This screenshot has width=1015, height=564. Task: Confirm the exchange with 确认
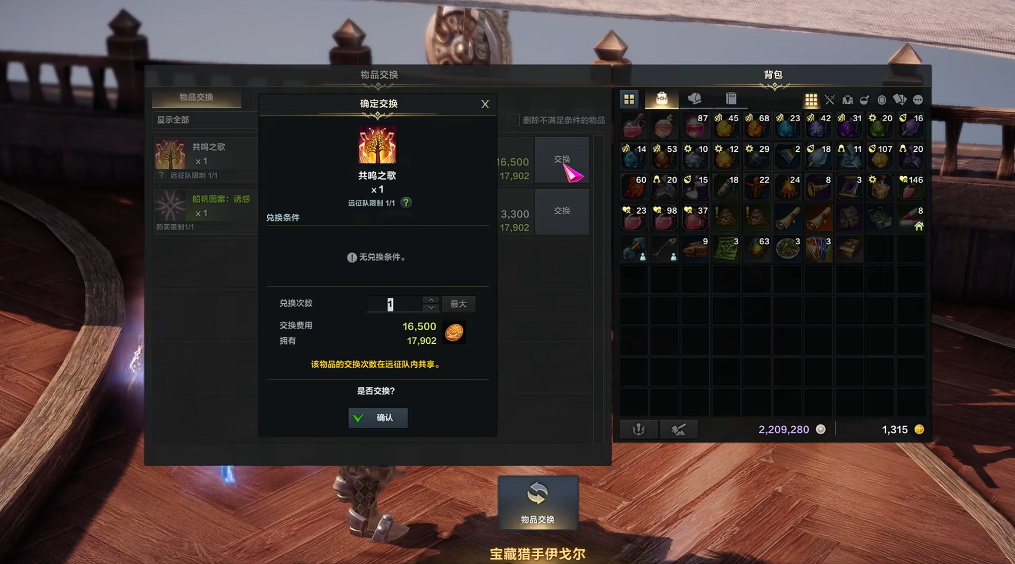[378, 418]
